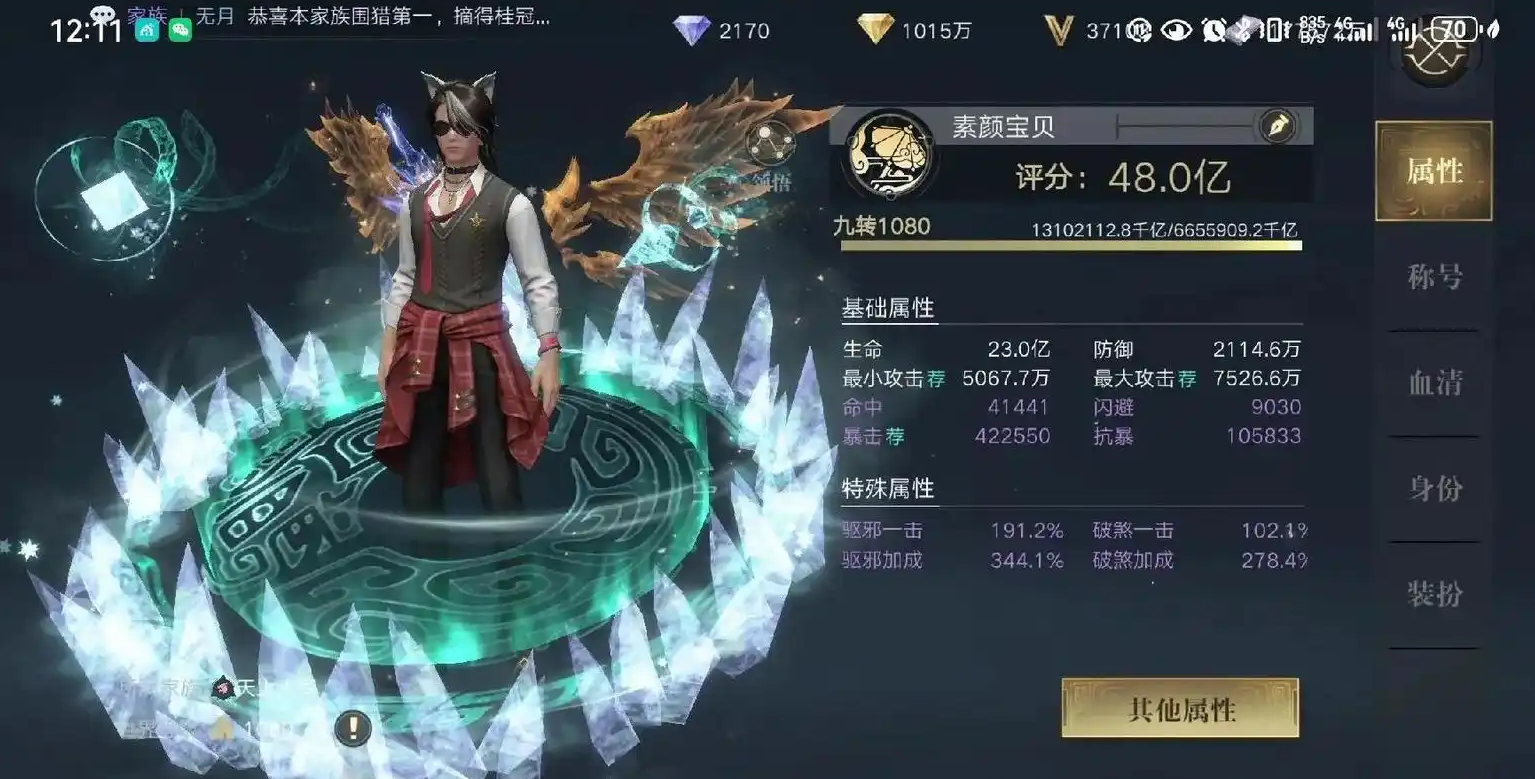The height and width of the screenshot is (779, 1535).
Task: Open the player avatar emblem
Action: (888, 155)
